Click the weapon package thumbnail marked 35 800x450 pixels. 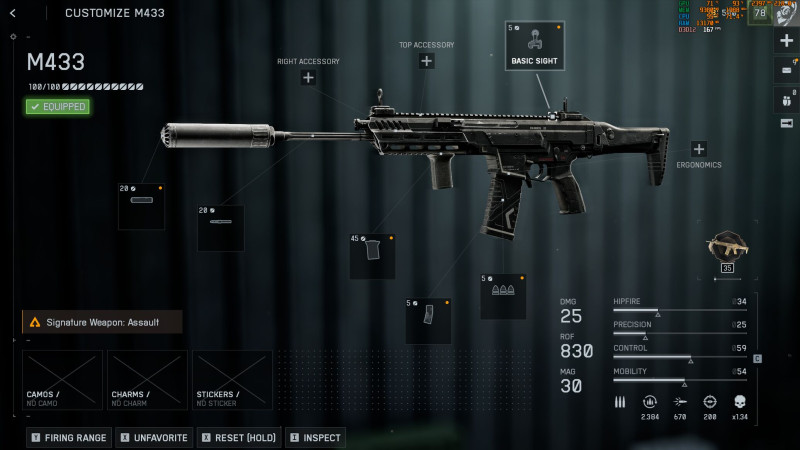click(727, 248)
